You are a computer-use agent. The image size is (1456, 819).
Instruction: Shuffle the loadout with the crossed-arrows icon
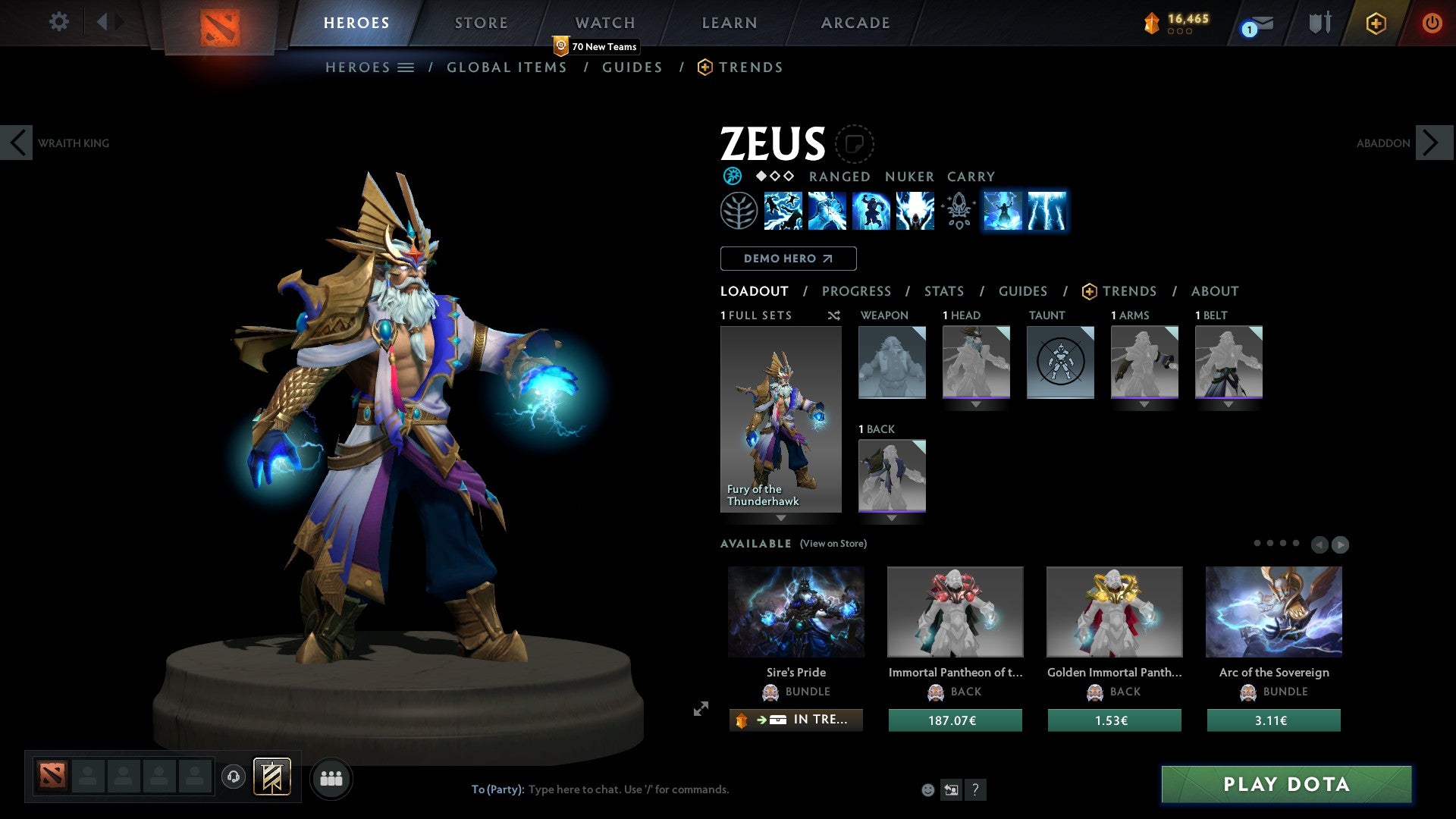tap(834, 315)
